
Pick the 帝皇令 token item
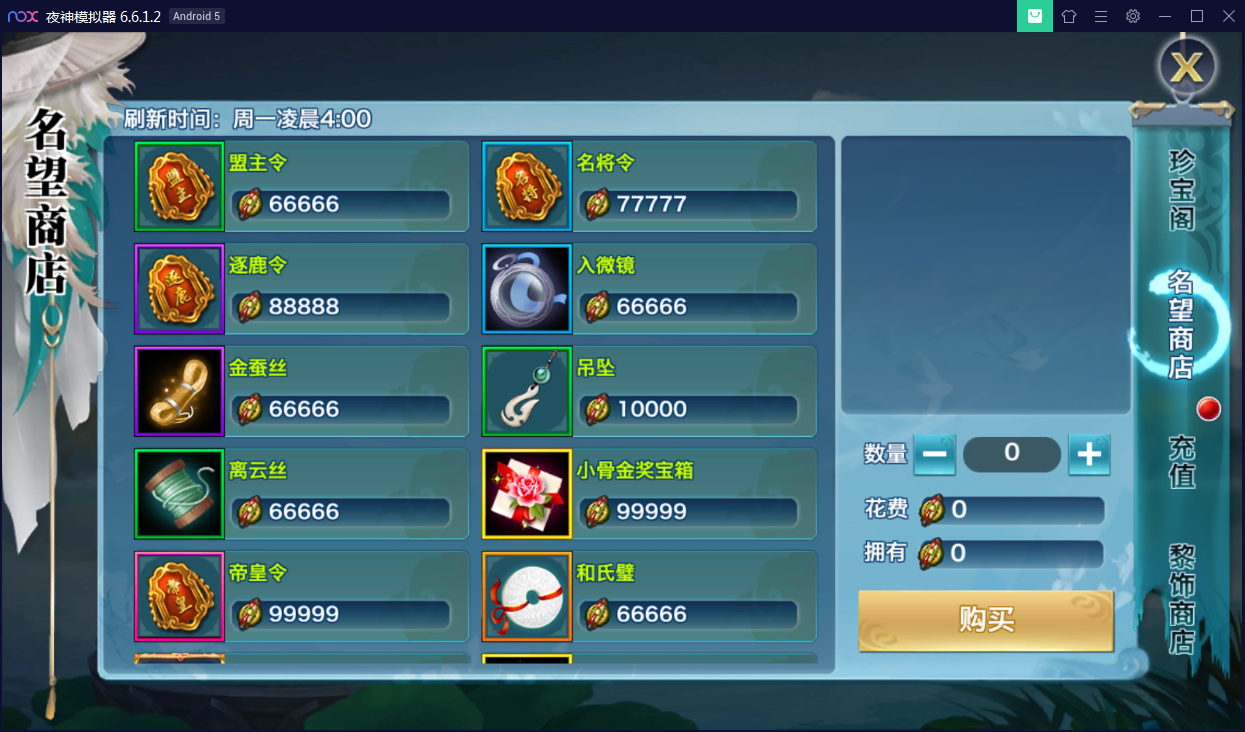pos(300,597)
